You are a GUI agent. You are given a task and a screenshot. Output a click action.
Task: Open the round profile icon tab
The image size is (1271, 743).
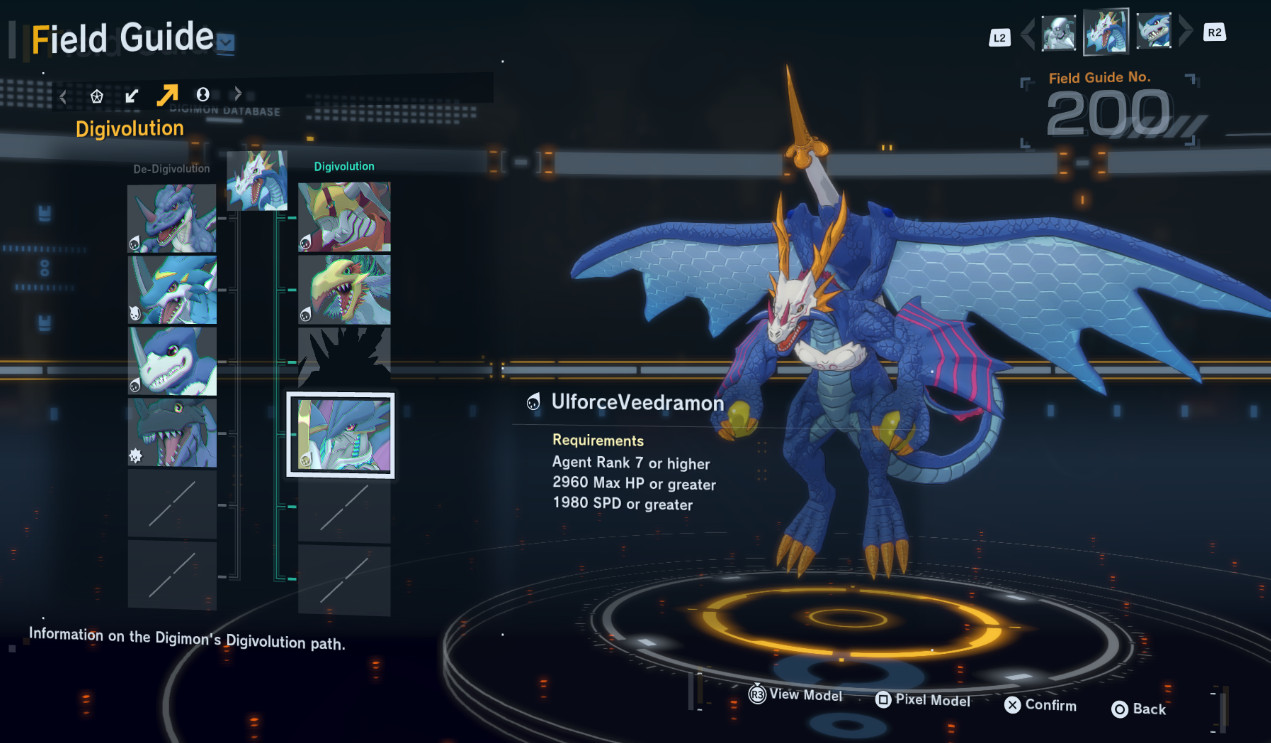(x=202, y=95)
